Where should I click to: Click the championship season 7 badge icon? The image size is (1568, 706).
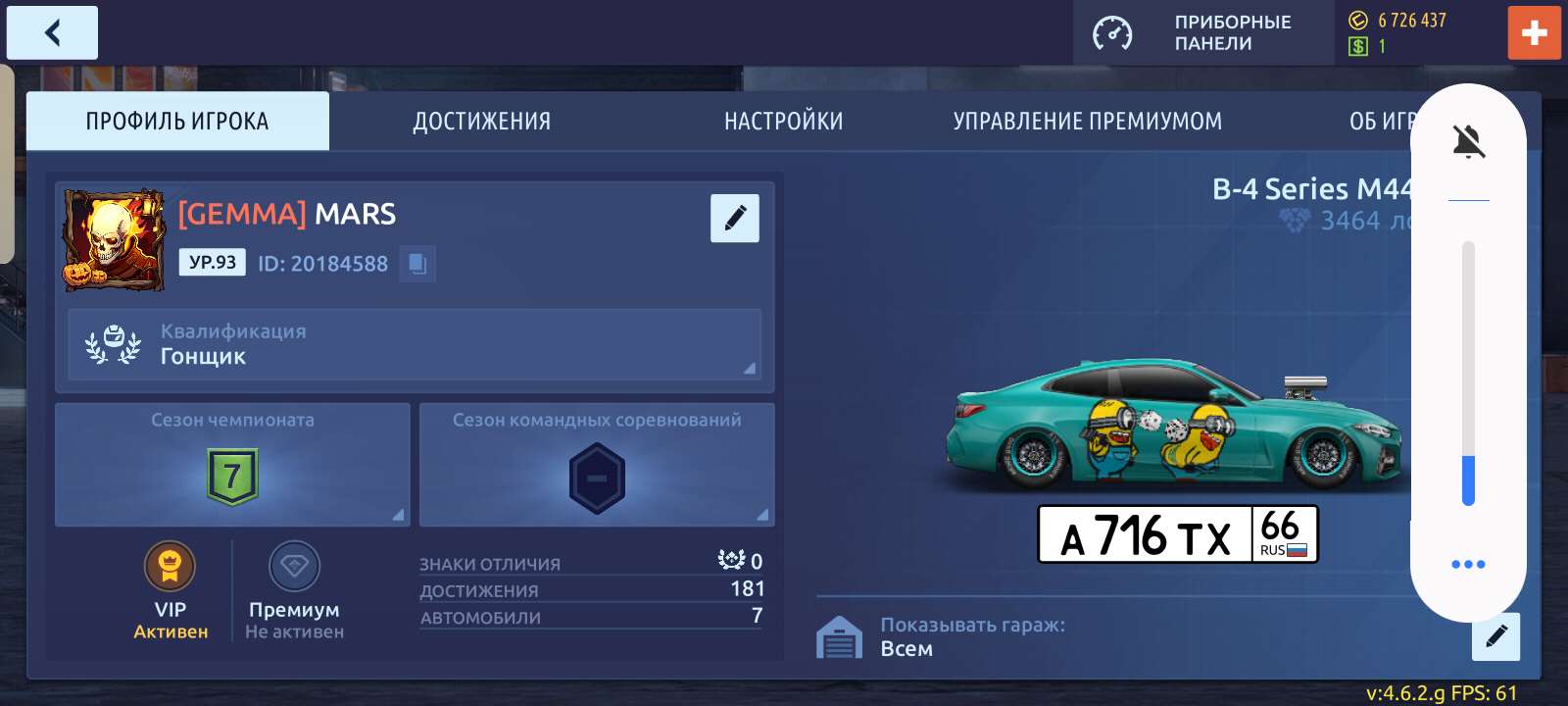pos(231,478)
